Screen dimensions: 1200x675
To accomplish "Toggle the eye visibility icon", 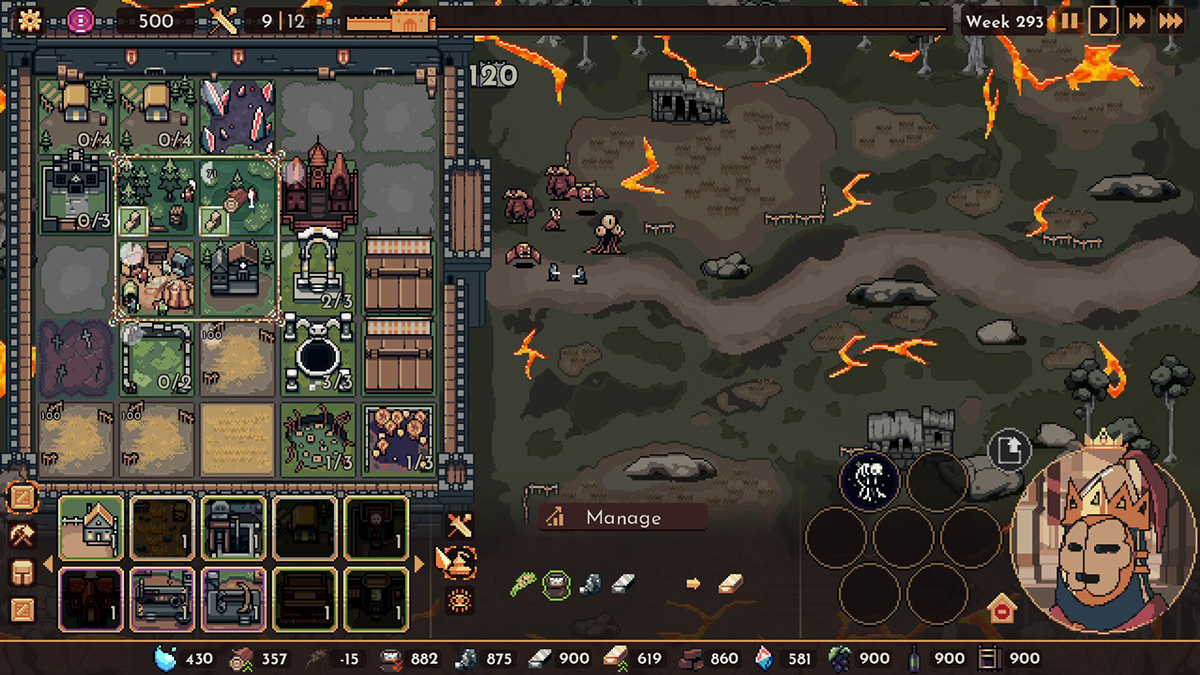I will tap(460, 600).
